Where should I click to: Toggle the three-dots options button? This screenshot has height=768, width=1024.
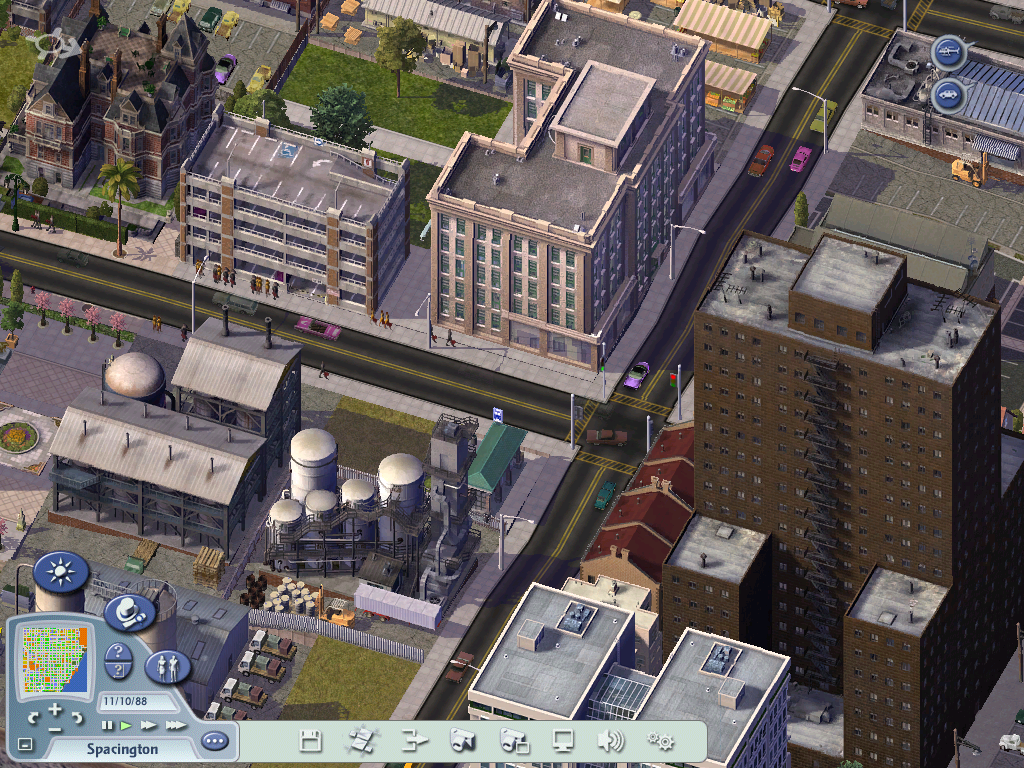tap(214, 741)
